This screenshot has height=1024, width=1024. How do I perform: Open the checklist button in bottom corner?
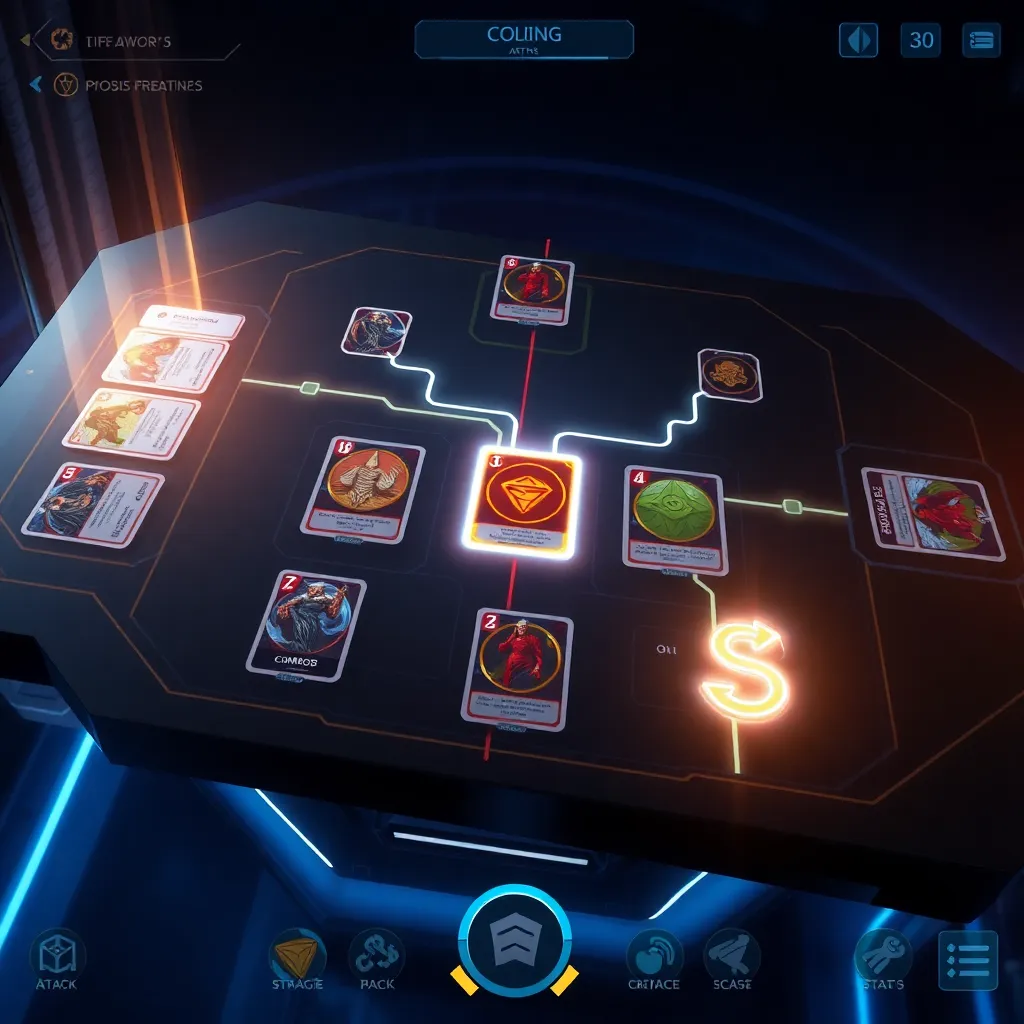point(968,960)
